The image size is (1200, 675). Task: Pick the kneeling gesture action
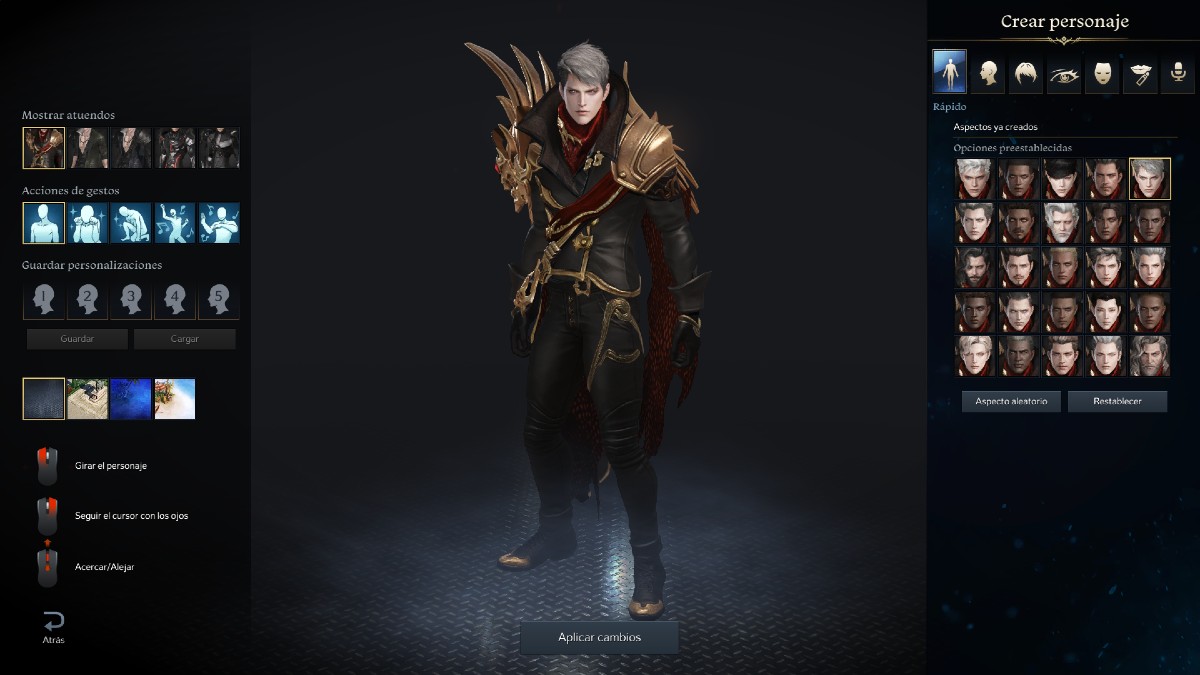[x=131, y=223]
